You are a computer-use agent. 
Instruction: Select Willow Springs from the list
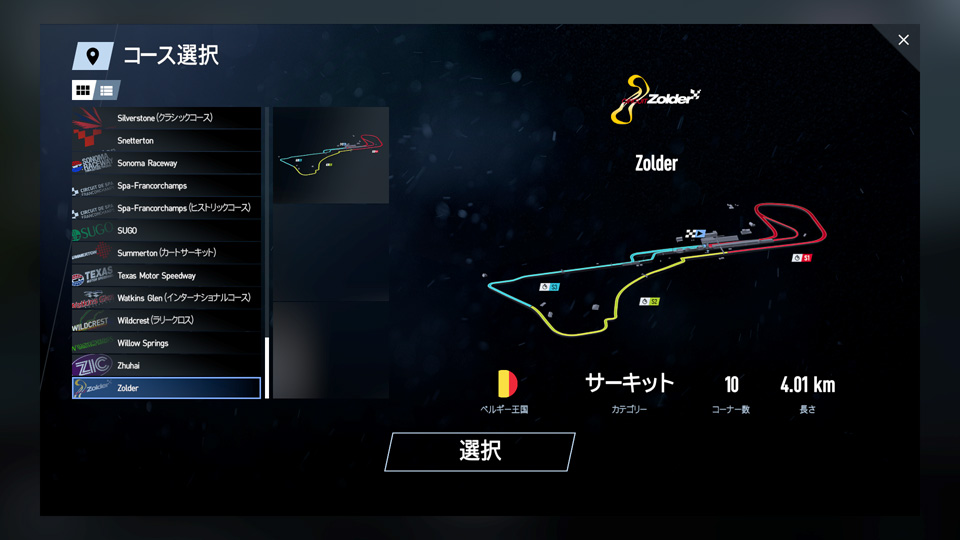166,343
